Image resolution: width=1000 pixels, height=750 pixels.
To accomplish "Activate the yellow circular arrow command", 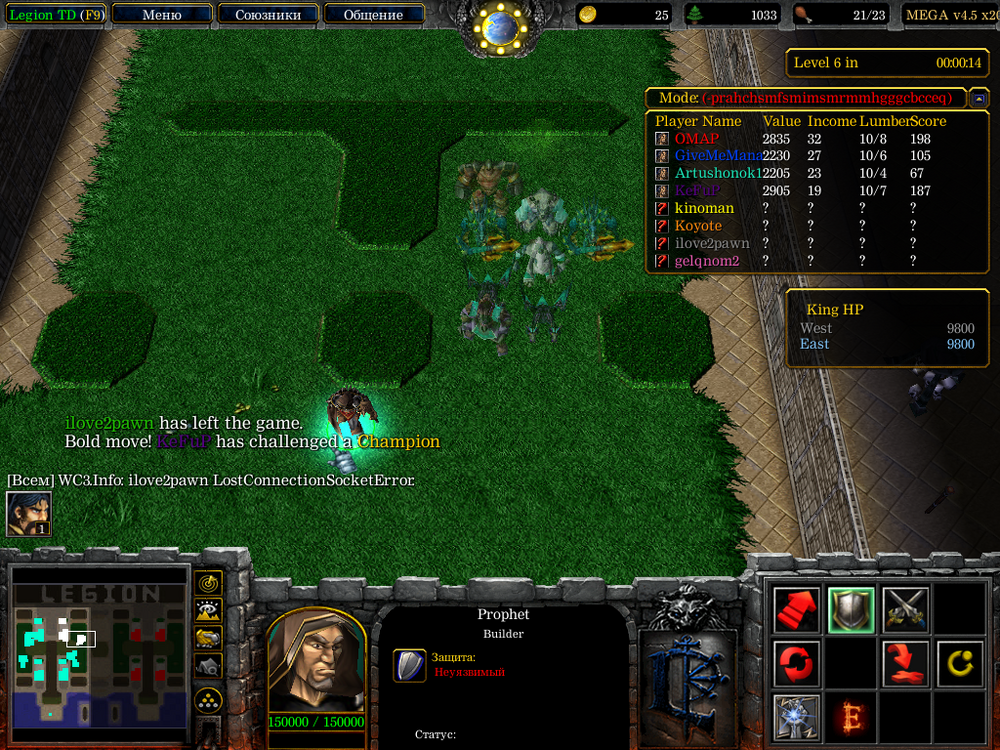I will click(x=958, y=663).
